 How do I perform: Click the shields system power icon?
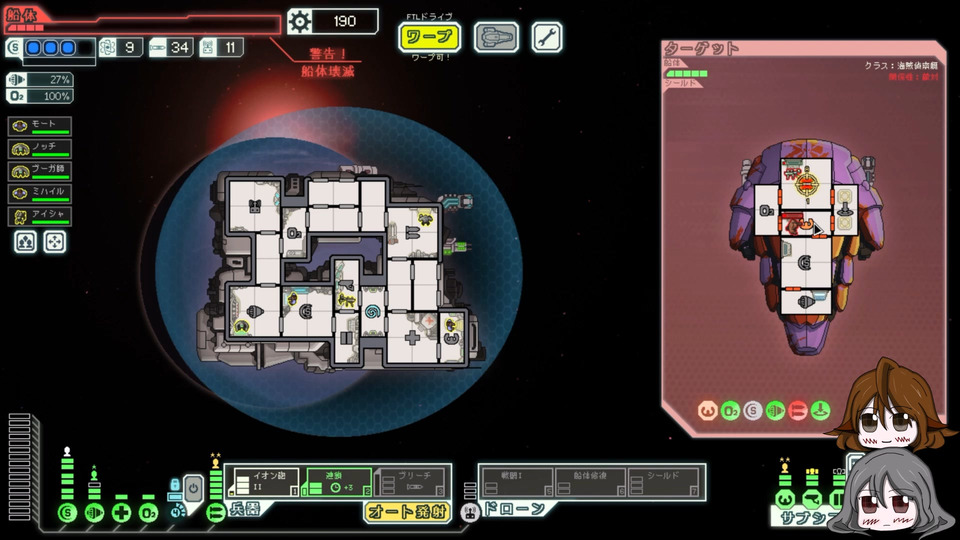coord(68,513)
